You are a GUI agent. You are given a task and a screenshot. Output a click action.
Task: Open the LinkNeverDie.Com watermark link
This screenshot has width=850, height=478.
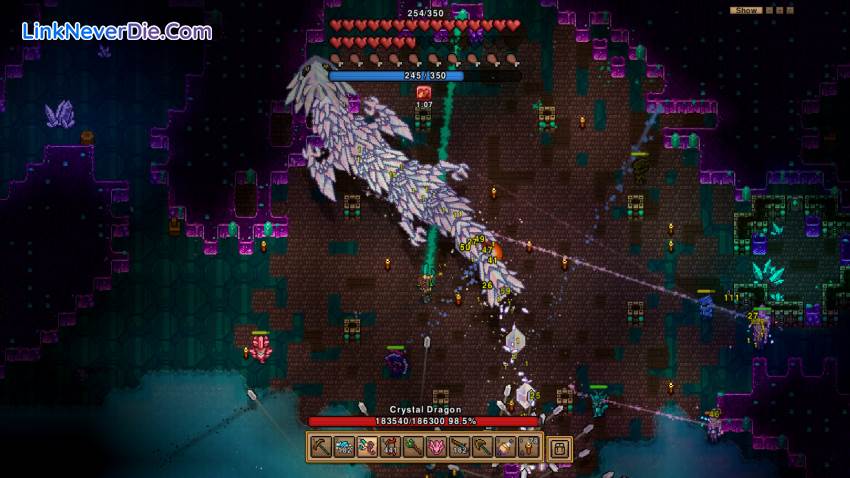click(116, 31)
